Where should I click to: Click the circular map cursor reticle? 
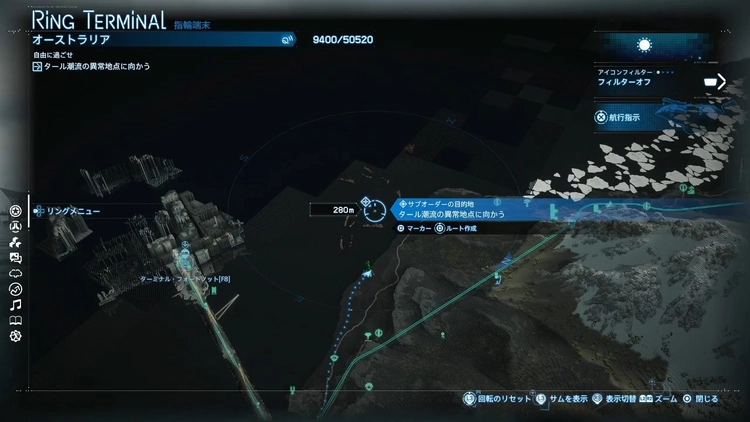pyautogui.click(x=373, y=210)
